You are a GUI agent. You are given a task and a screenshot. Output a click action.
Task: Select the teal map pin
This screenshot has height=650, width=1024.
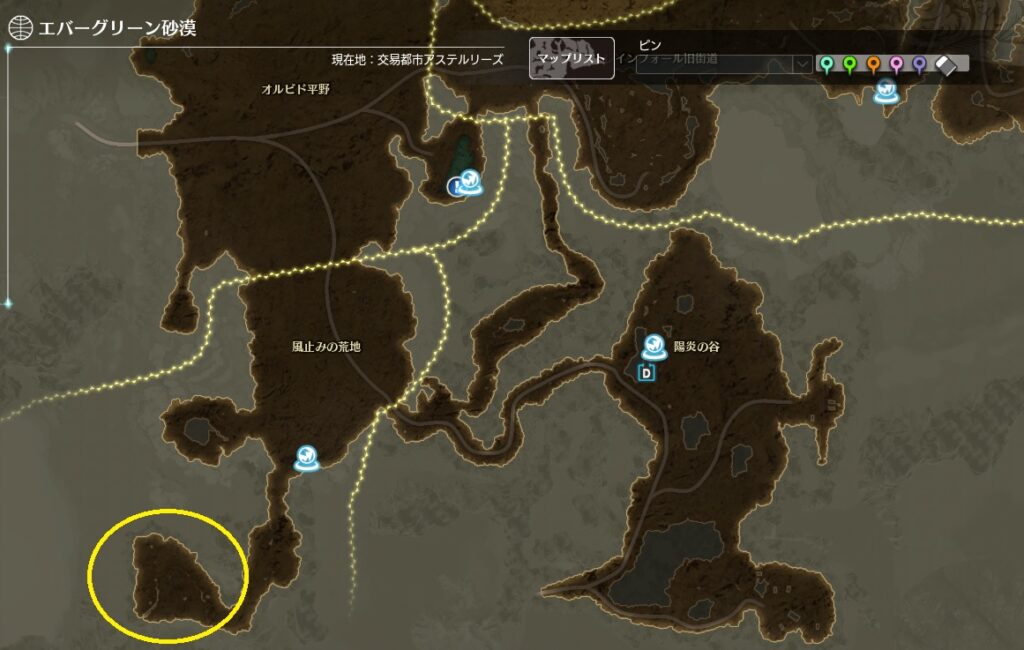coord(827,64)
